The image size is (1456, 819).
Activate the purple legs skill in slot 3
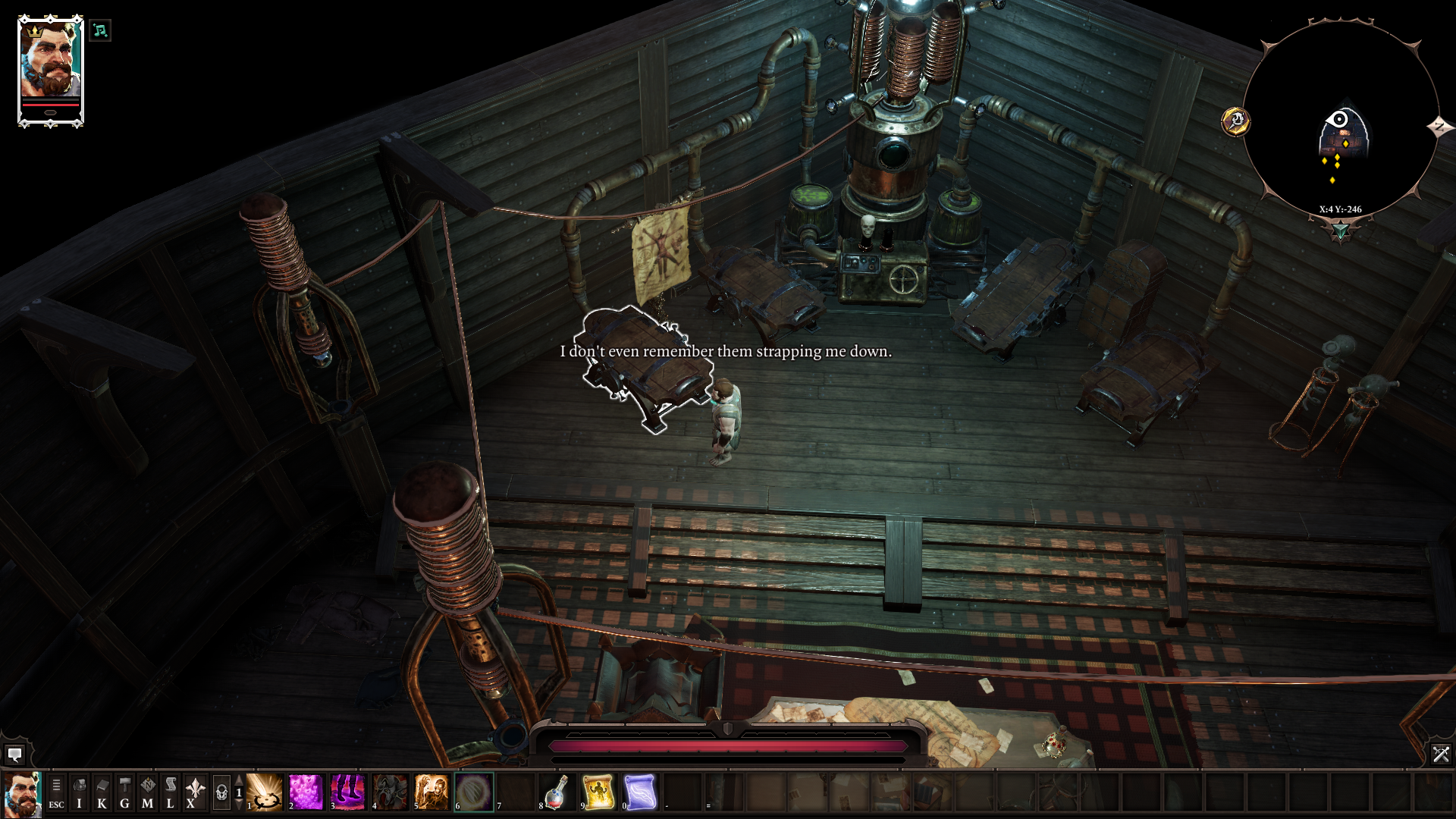348,792
